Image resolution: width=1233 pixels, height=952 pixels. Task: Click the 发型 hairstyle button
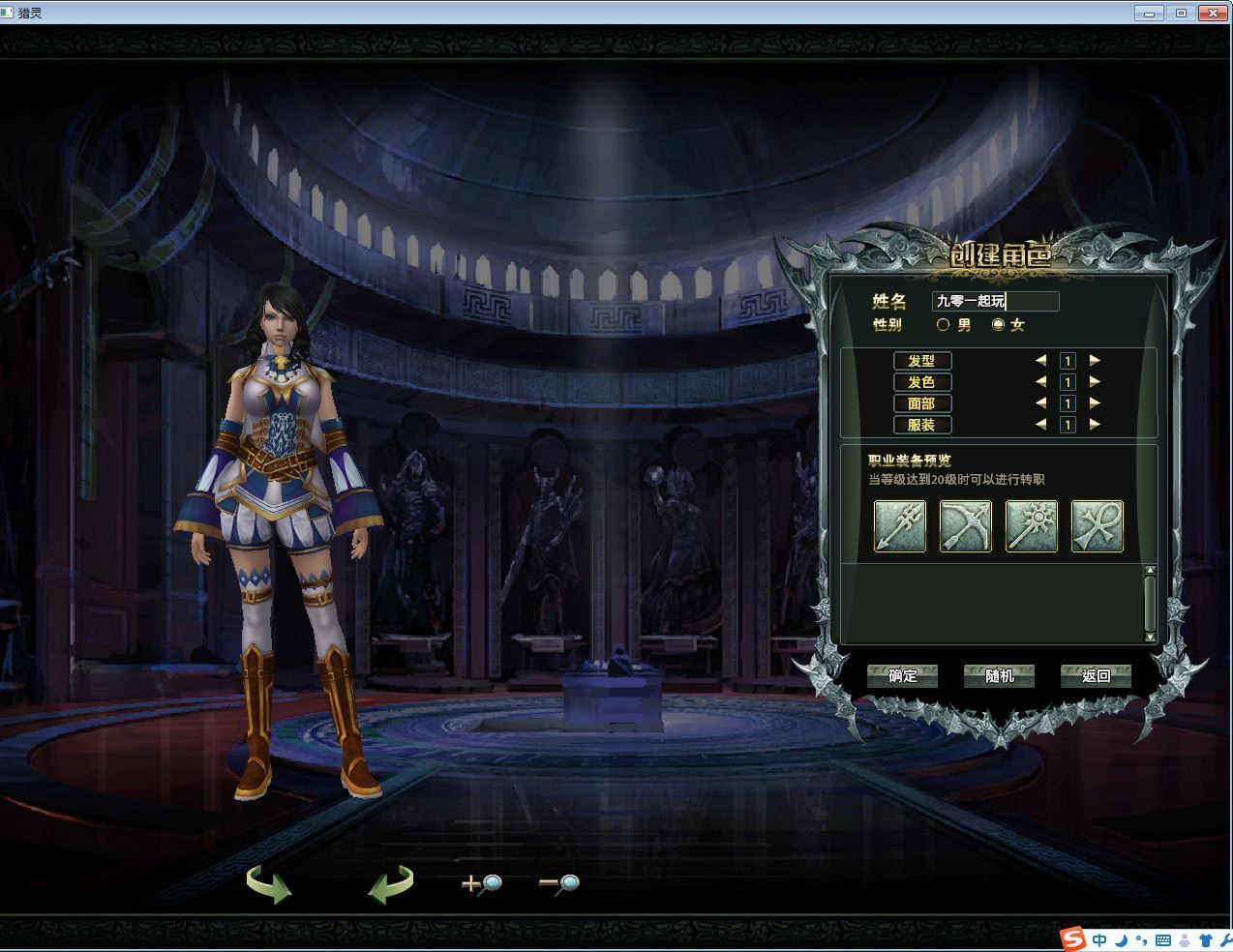point(921,361)
